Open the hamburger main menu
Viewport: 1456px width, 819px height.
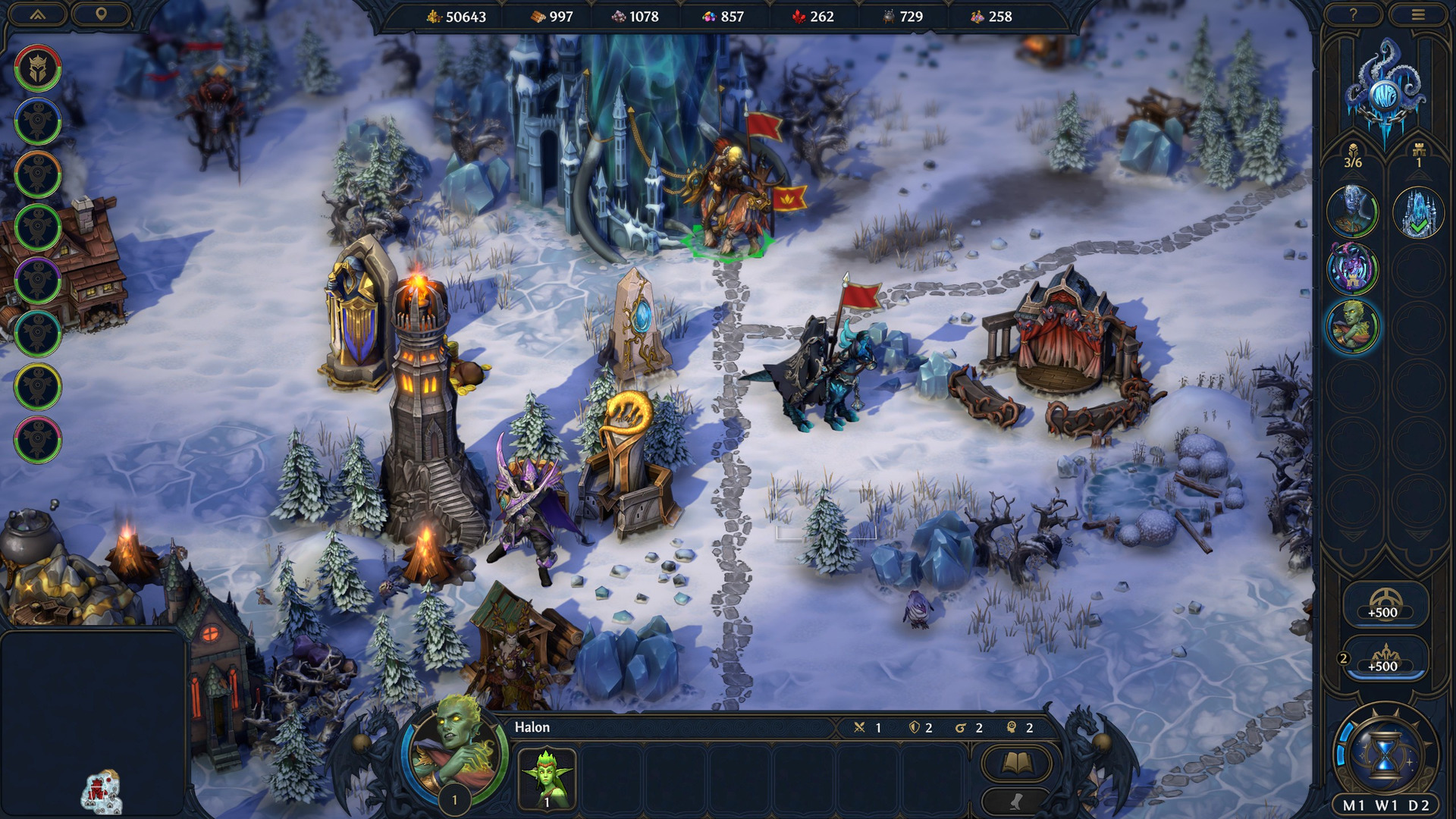[x=1418, y=14]
